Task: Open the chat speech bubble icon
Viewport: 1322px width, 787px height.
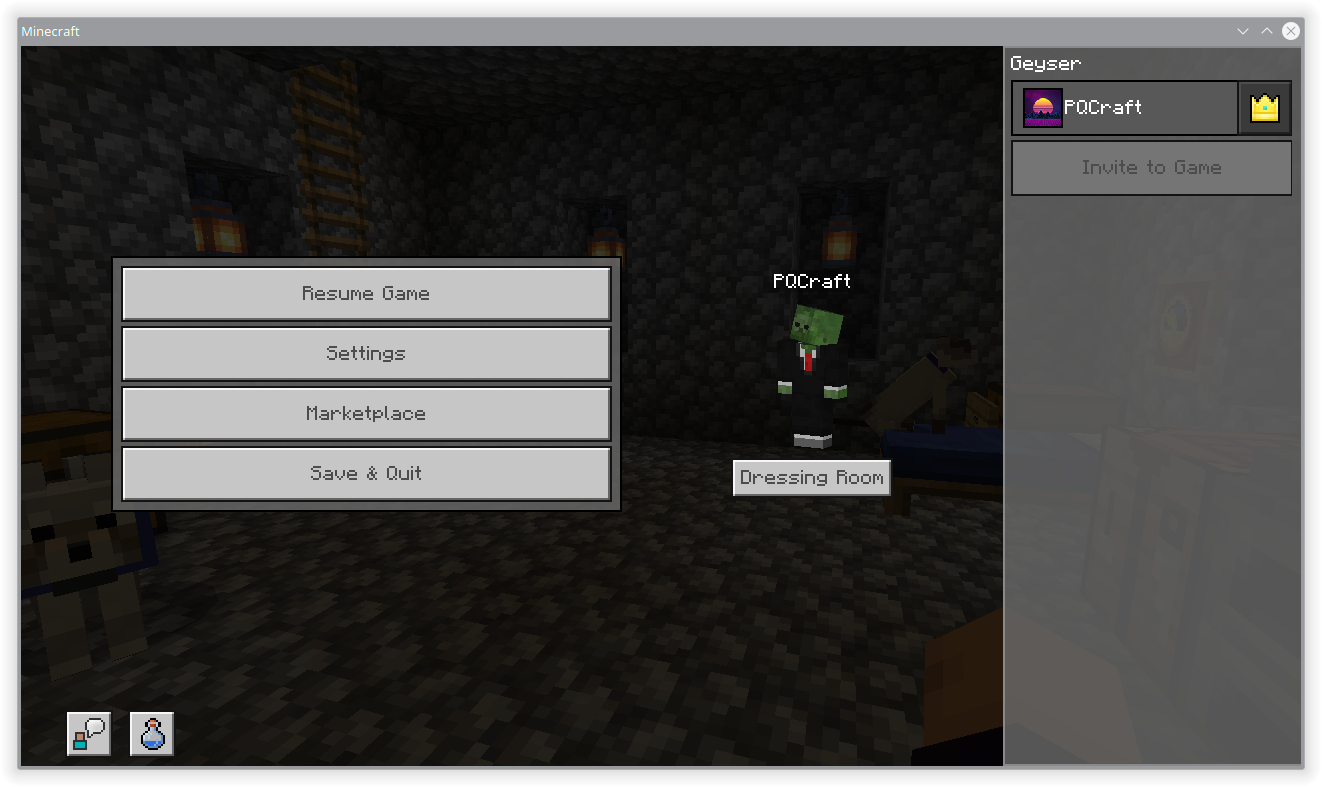Action: tap(88, 733)
